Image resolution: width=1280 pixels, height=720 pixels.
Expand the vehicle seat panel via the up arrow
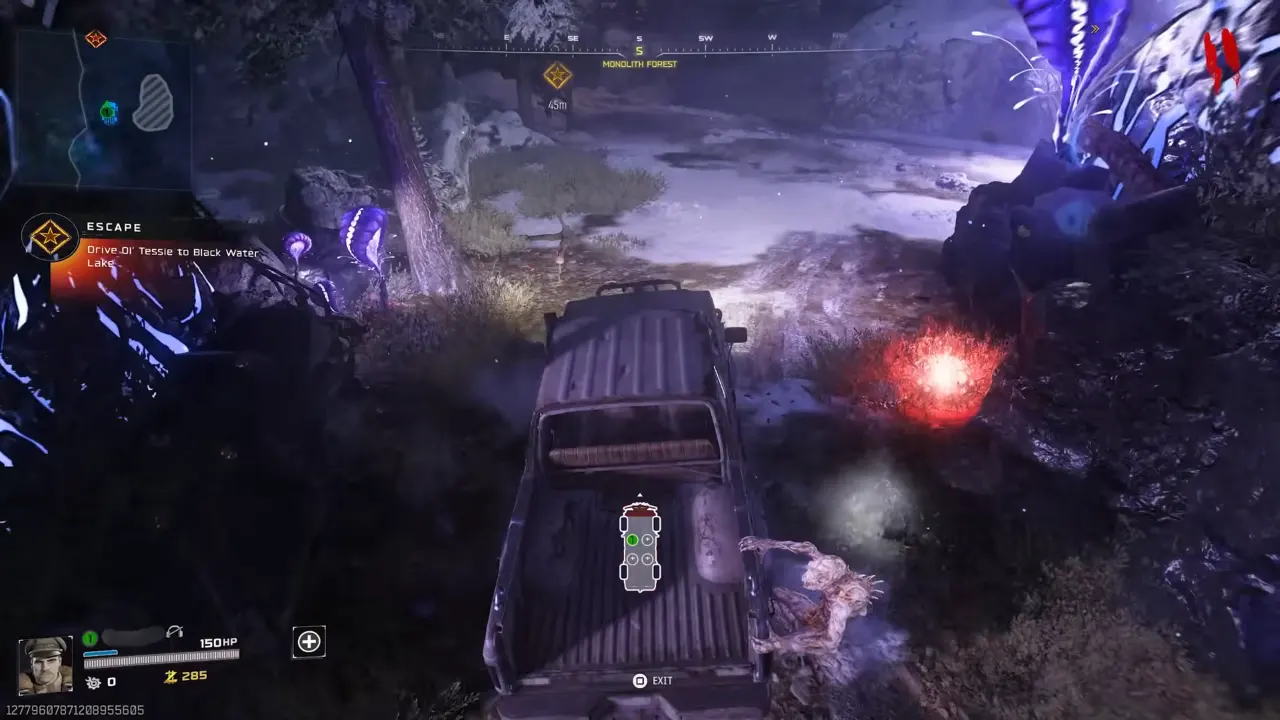click(x=640, y=494)
